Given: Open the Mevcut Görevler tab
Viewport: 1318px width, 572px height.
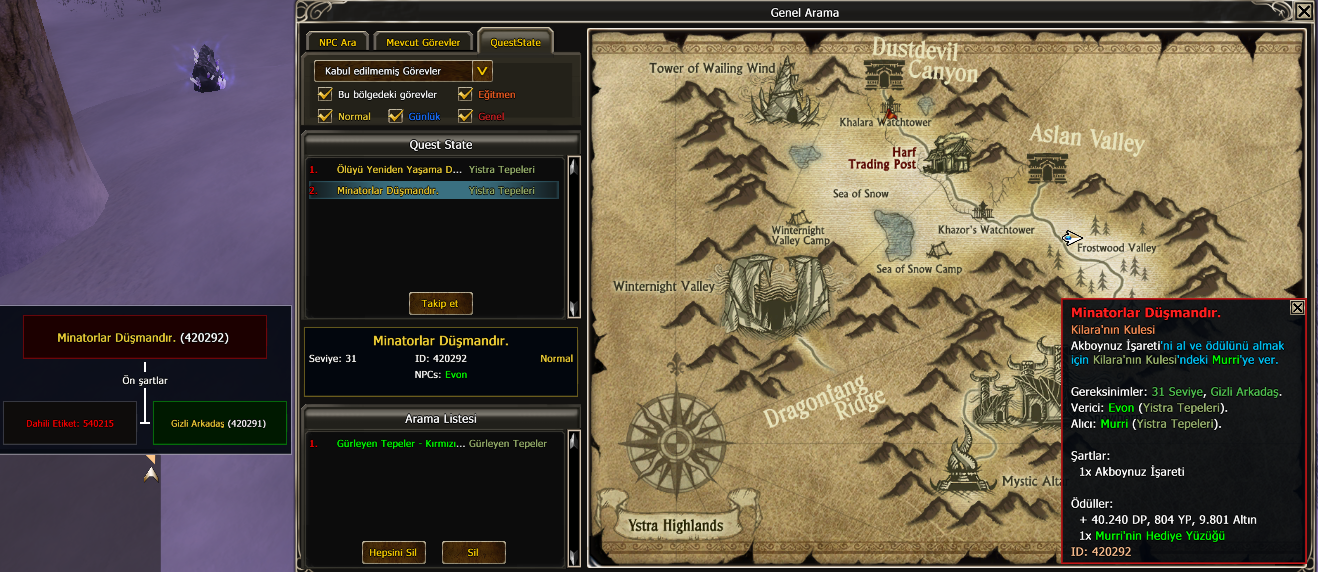Looking at the screenshot, I should click(x=423, y=43).
